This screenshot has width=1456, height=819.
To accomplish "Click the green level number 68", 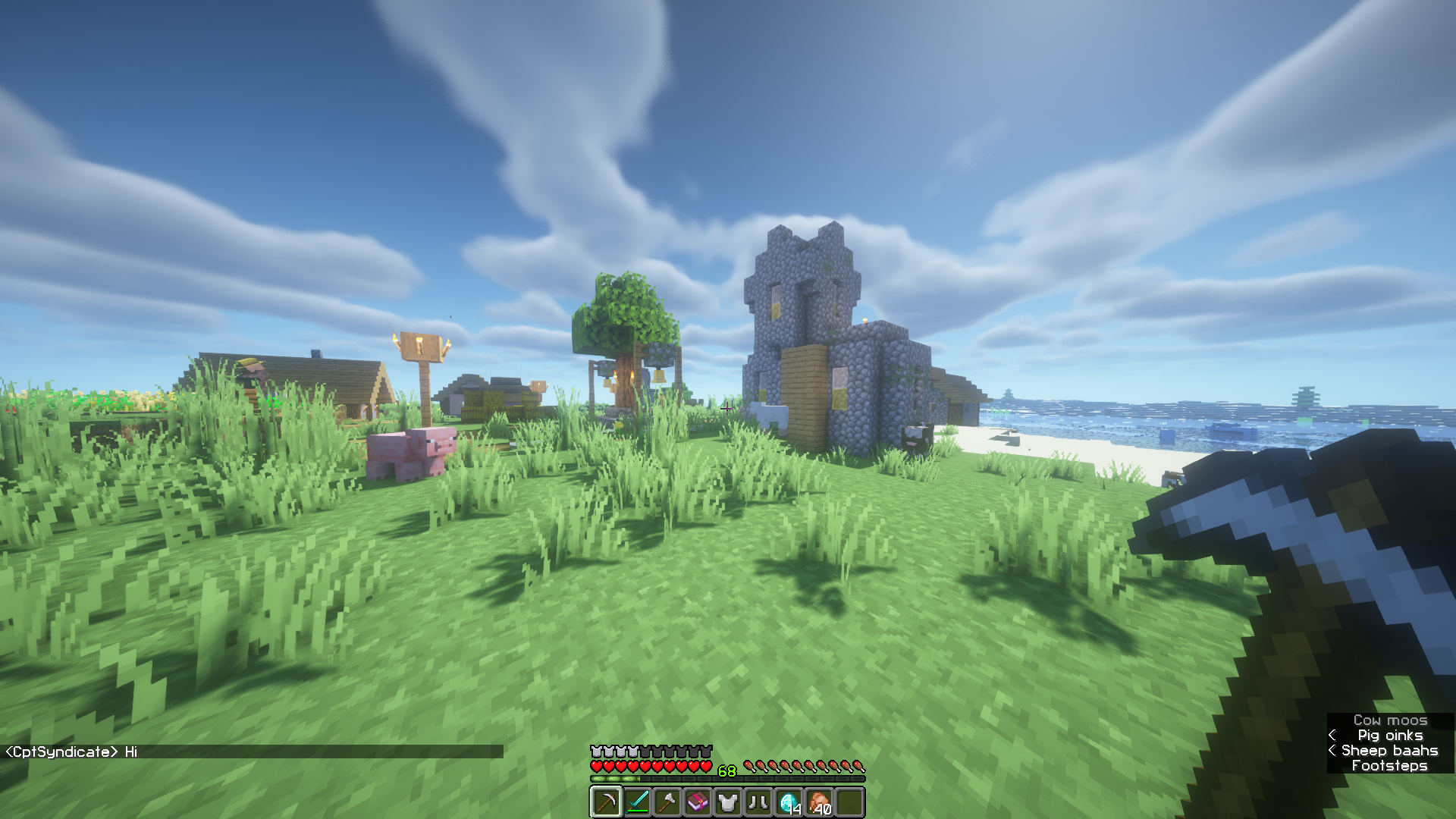I will tap(727, 770).
